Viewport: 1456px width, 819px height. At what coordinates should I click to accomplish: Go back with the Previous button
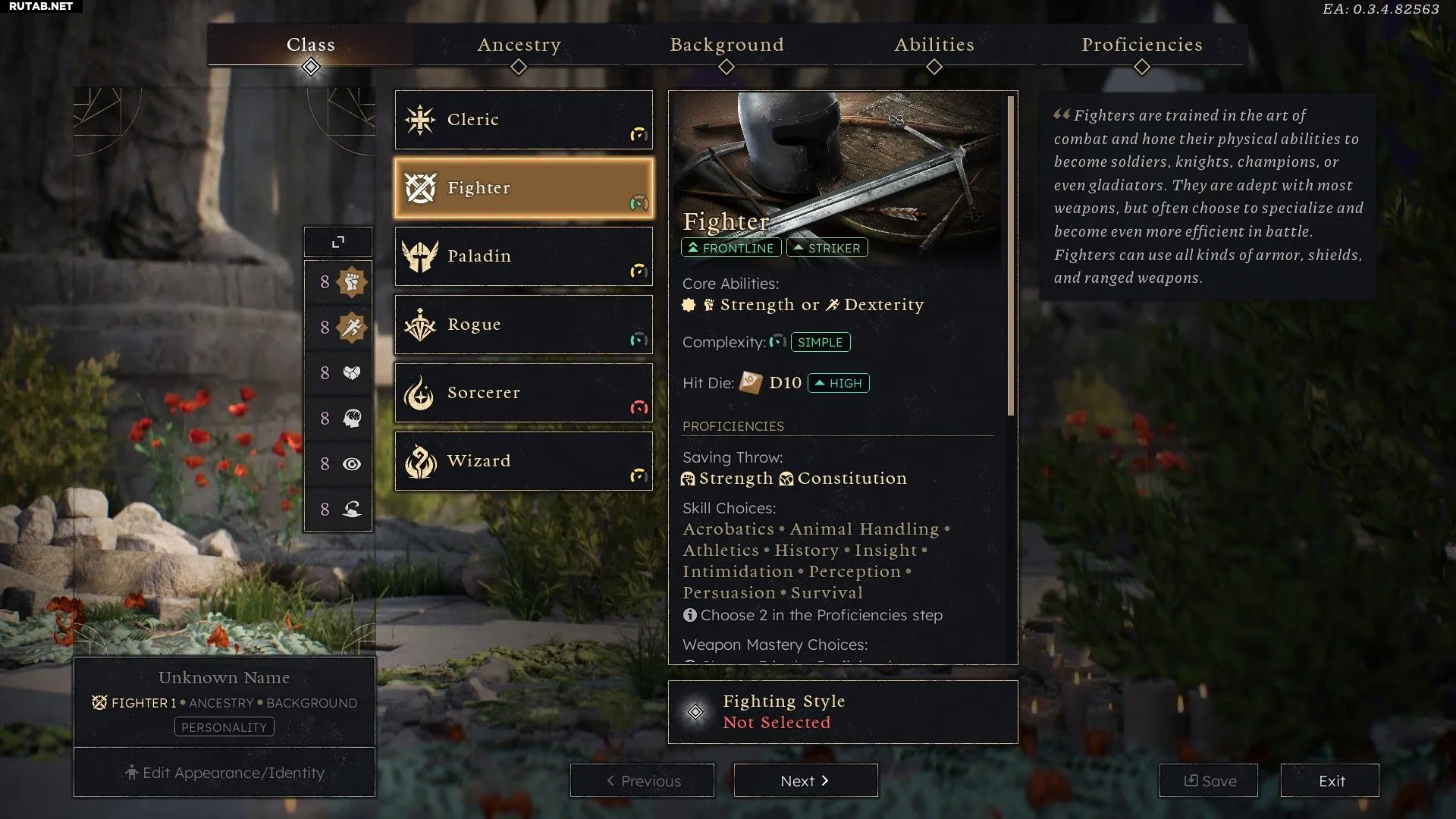coord(642,780)
